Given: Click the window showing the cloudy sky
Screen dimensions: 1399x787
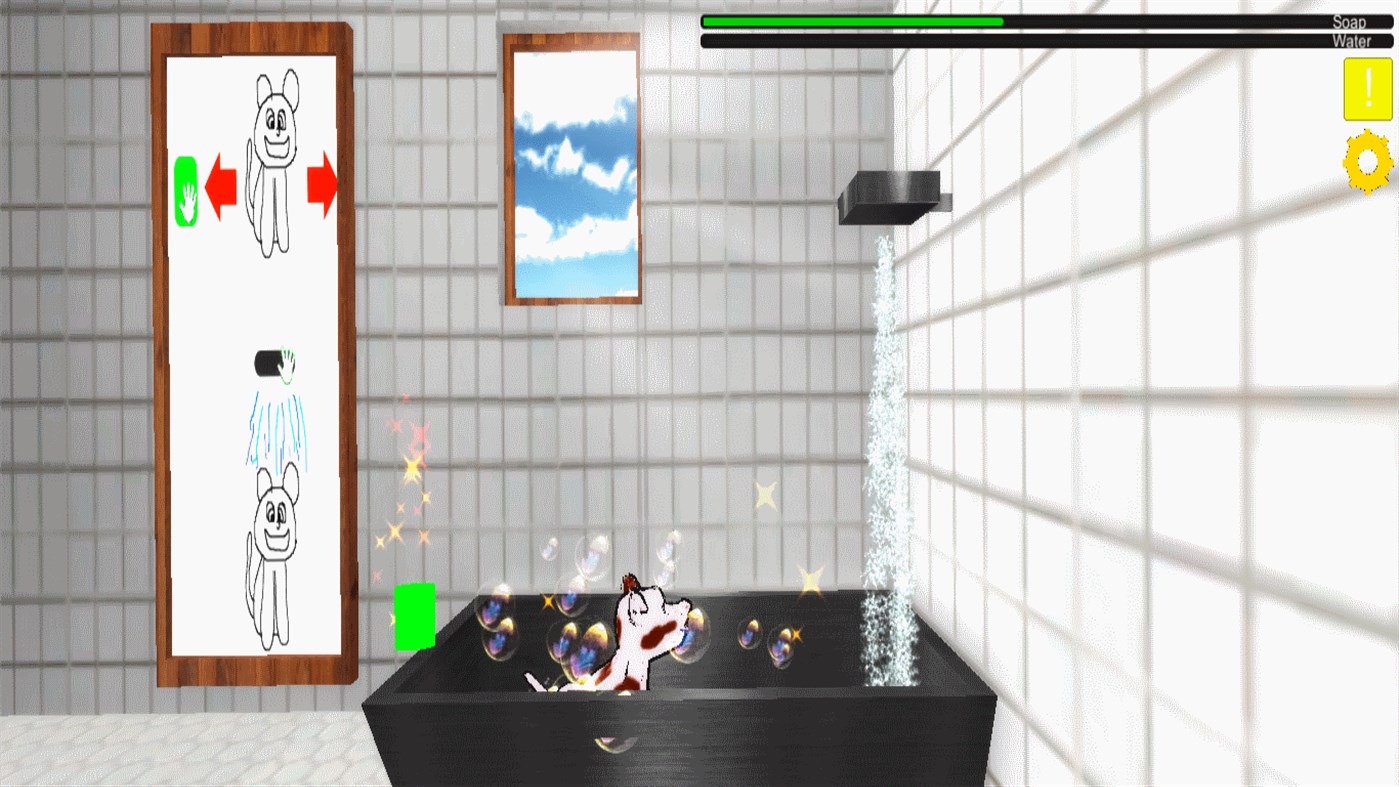Looking at the screenshot, I should [572, 165].
